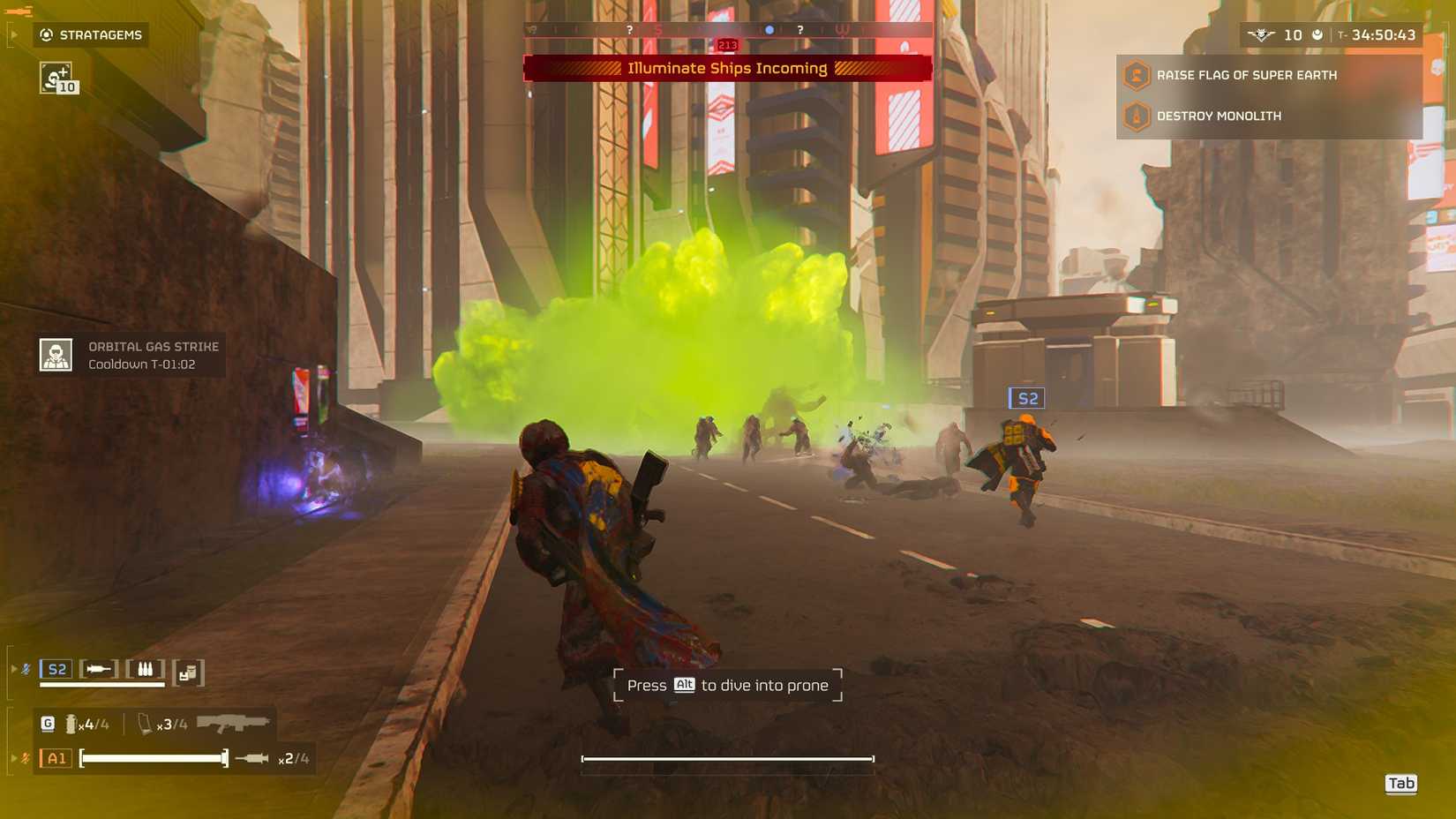Click the Helldivers wings icon by the reinforcement count

tap(1262, 34)
